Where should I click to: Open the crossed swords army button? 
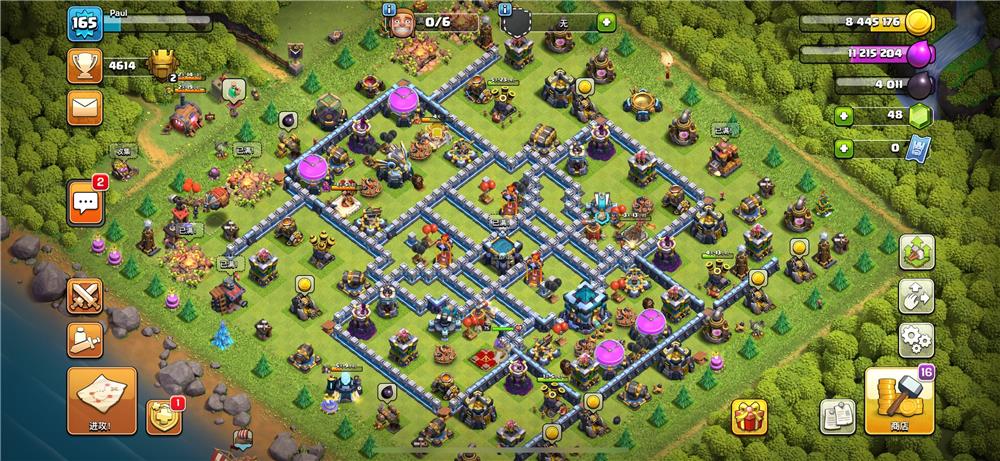coord(85,296)
